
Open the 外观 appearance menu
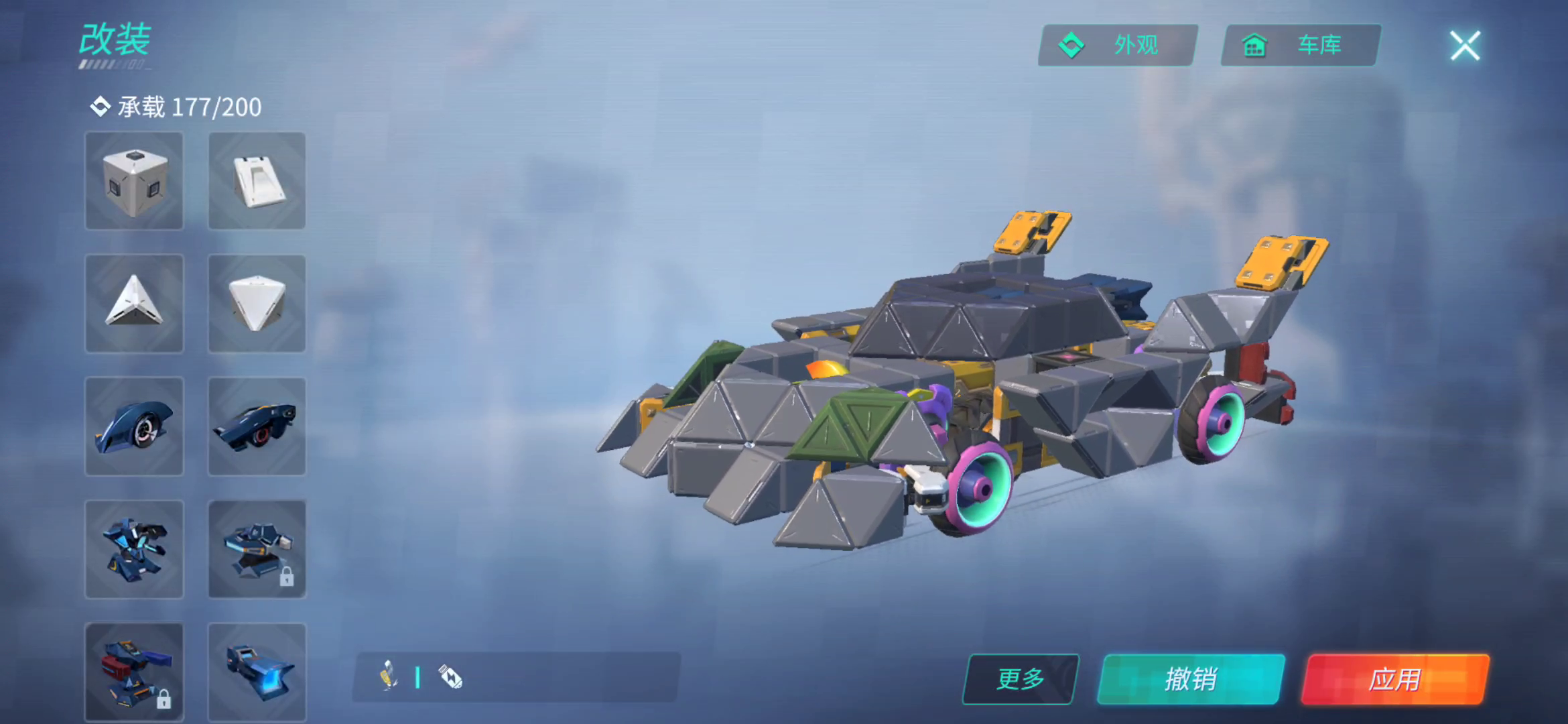coord(1118,46)
